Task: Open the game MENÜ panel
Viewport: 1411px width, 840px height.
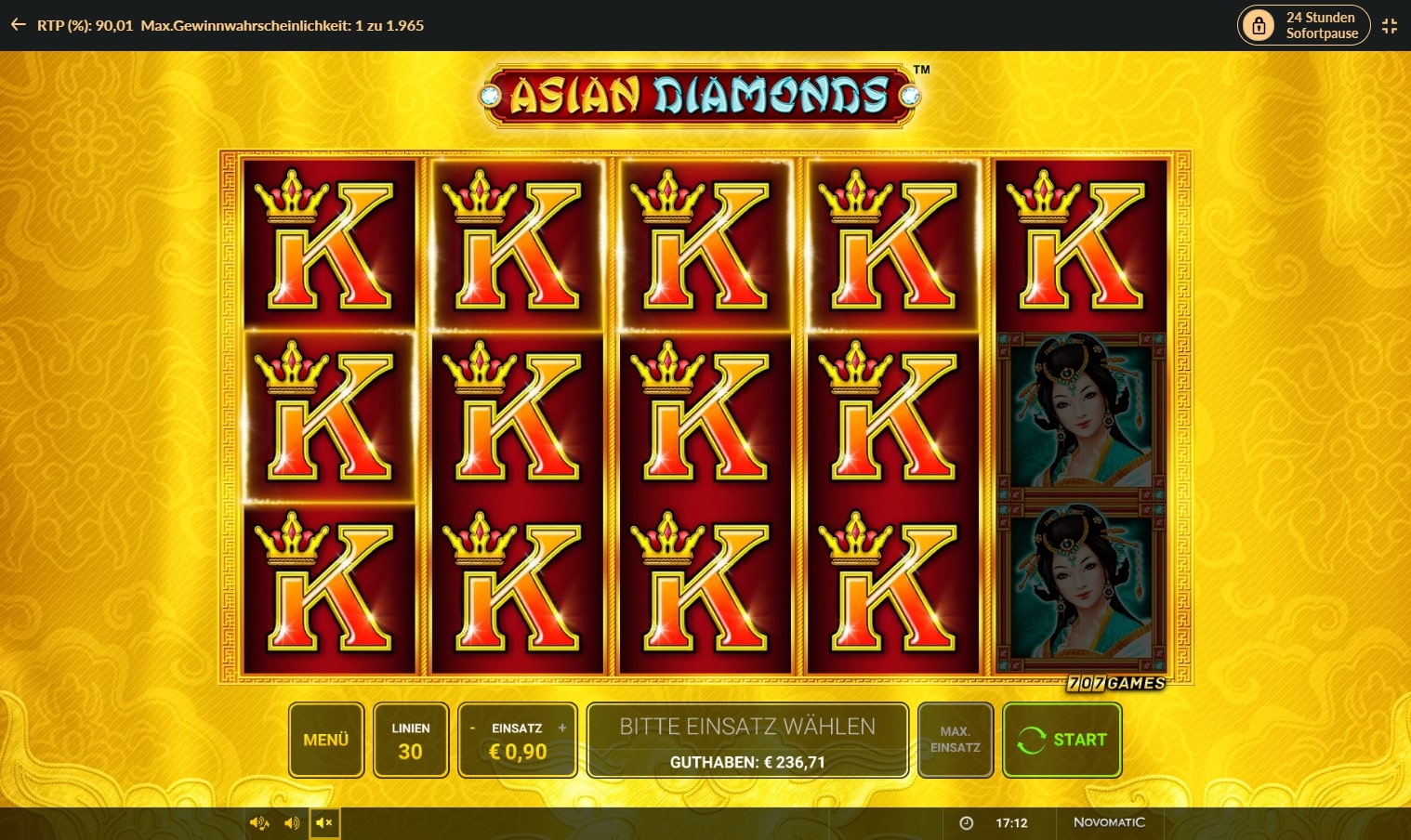Action: click(325, 740)
